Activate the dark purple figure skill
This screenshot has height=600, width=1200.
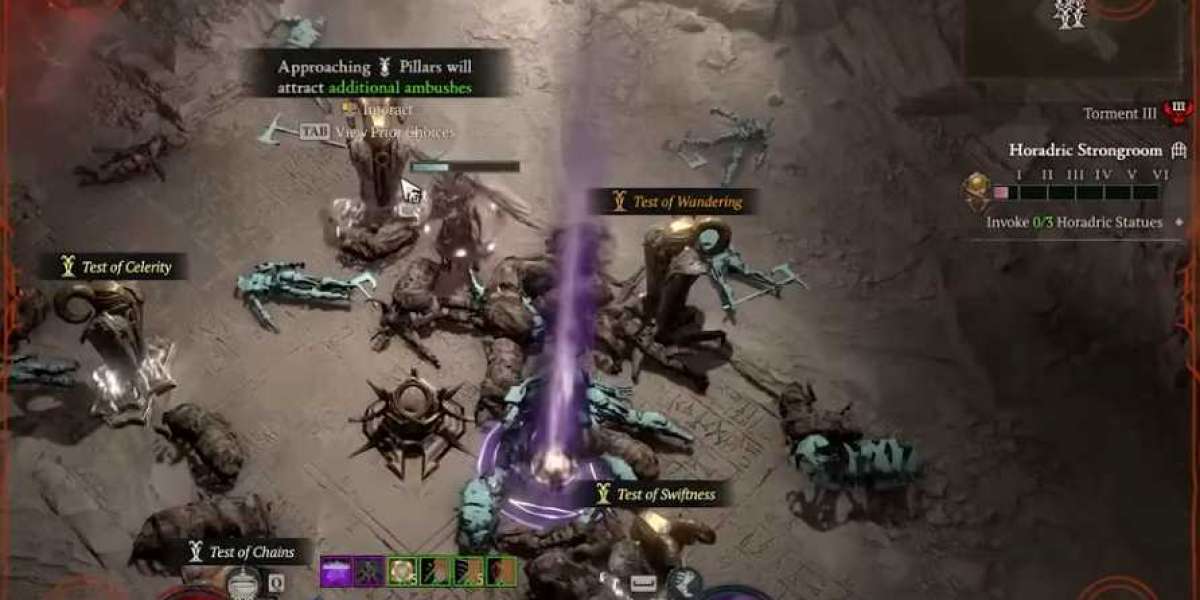[368, 571]
